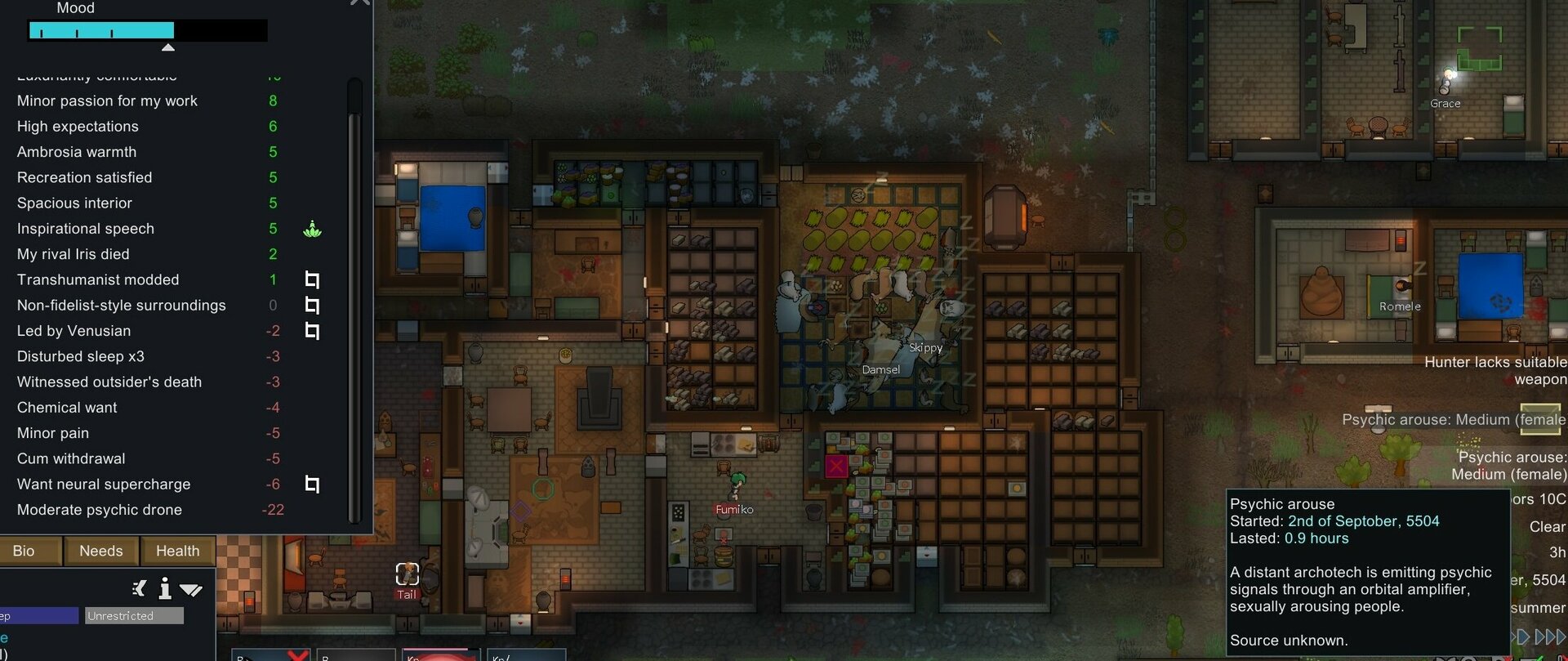Click the icon beside Led by Venusian thought
This screenshot has width=1568, height=661.
(x=311, y=331)
